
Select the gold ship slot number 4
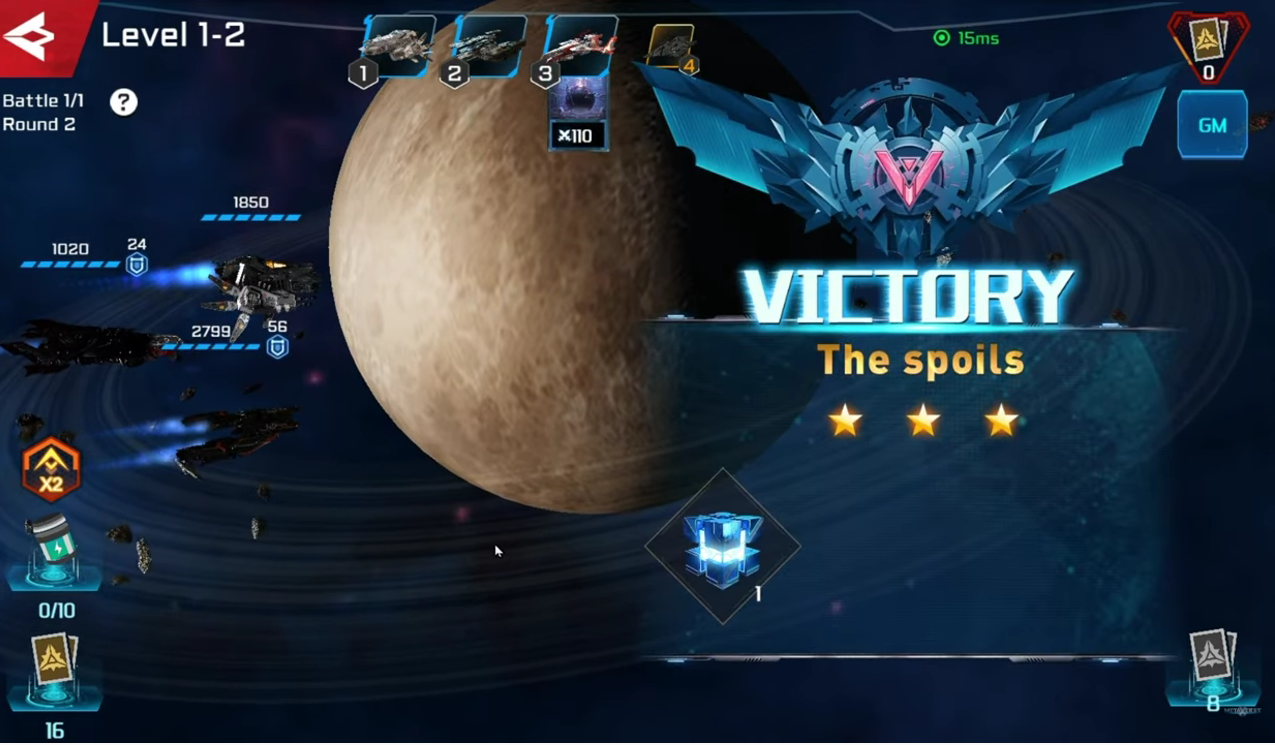click(672, 47)
